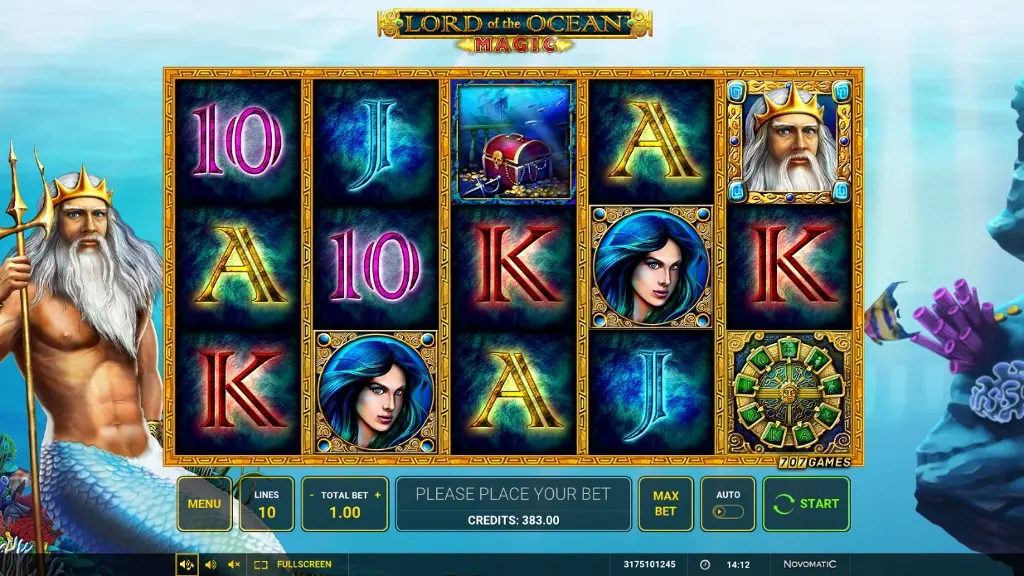Mute sound with the crossed speaker icon
1024x576 pixels.
234,565
